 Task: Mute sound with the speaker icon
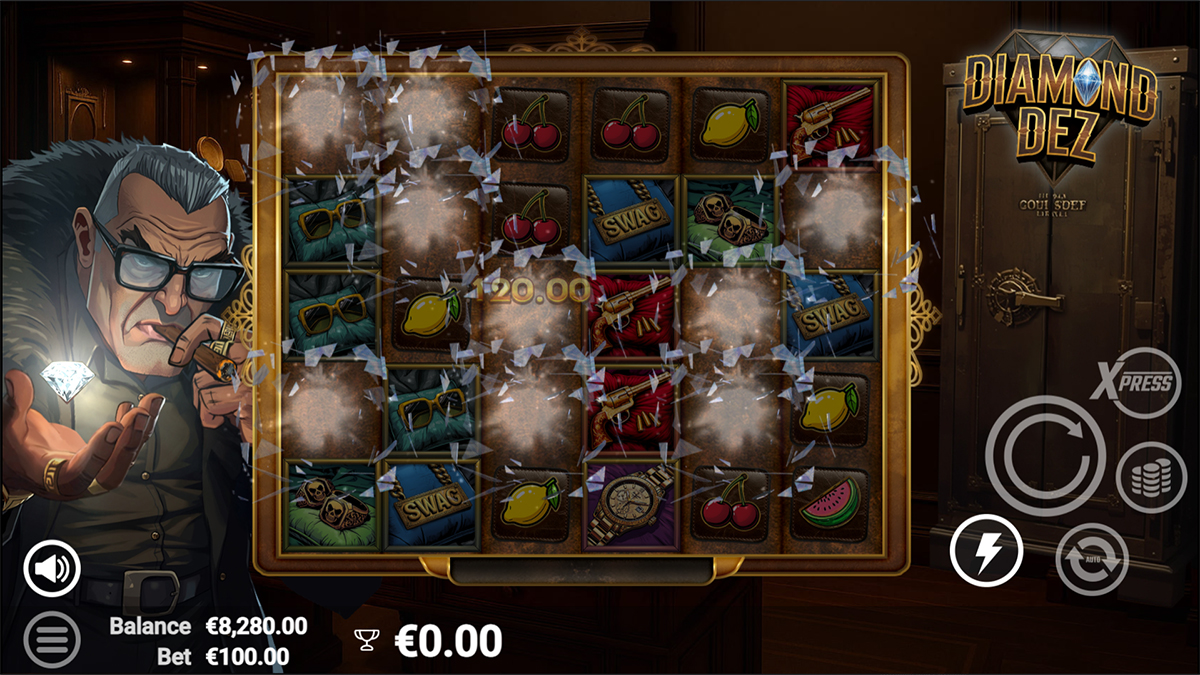click(x=52, y=569)
